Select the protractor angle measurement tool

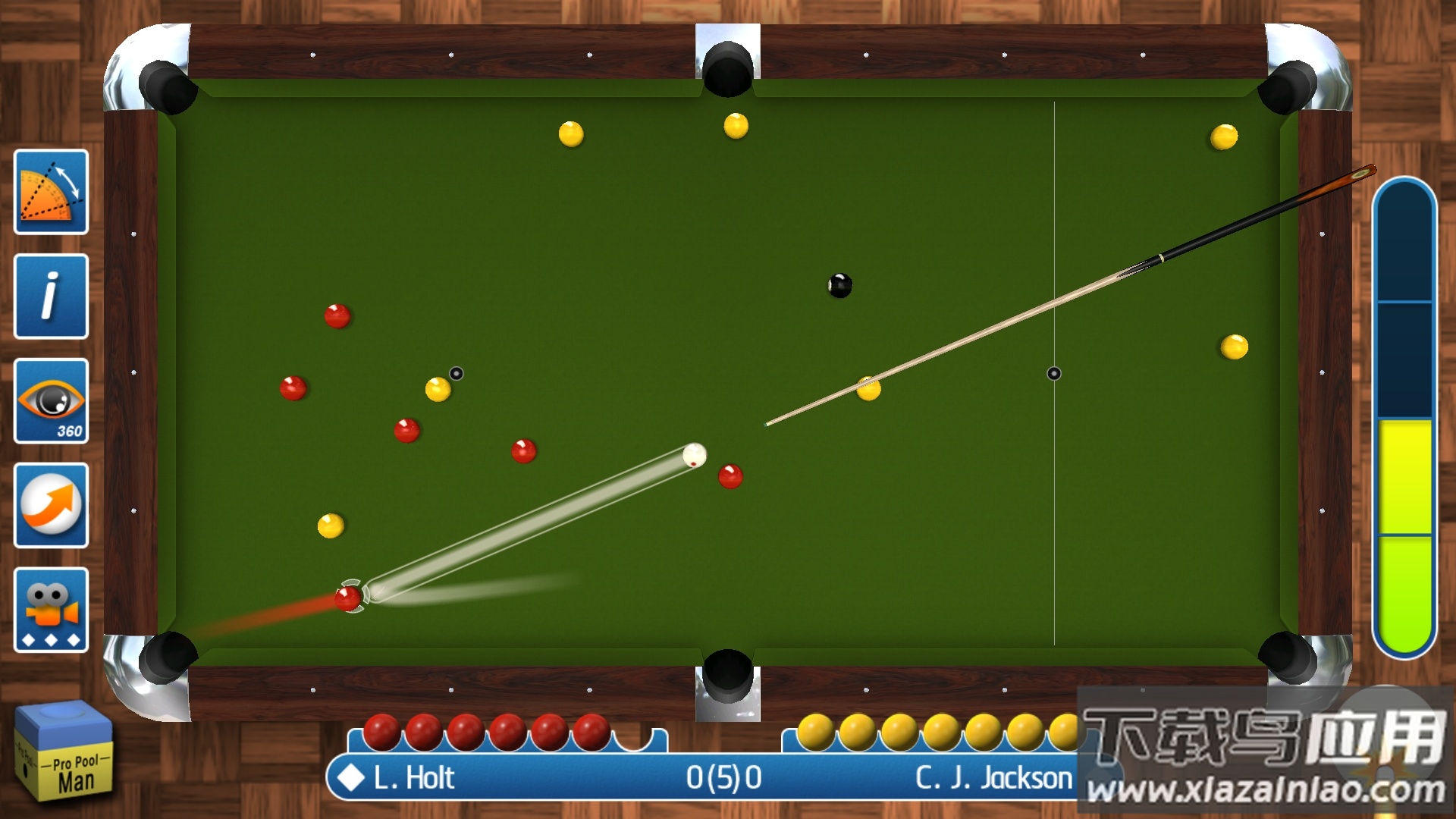(x=50, y=191)
